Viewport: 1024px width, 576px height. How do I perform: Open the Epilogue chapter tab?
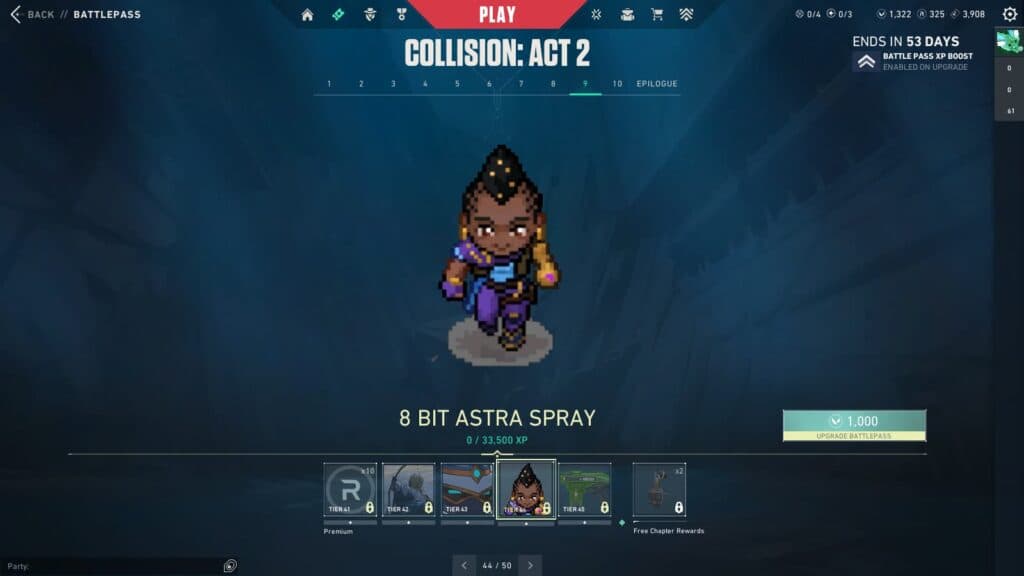click(x=657, y=84)
